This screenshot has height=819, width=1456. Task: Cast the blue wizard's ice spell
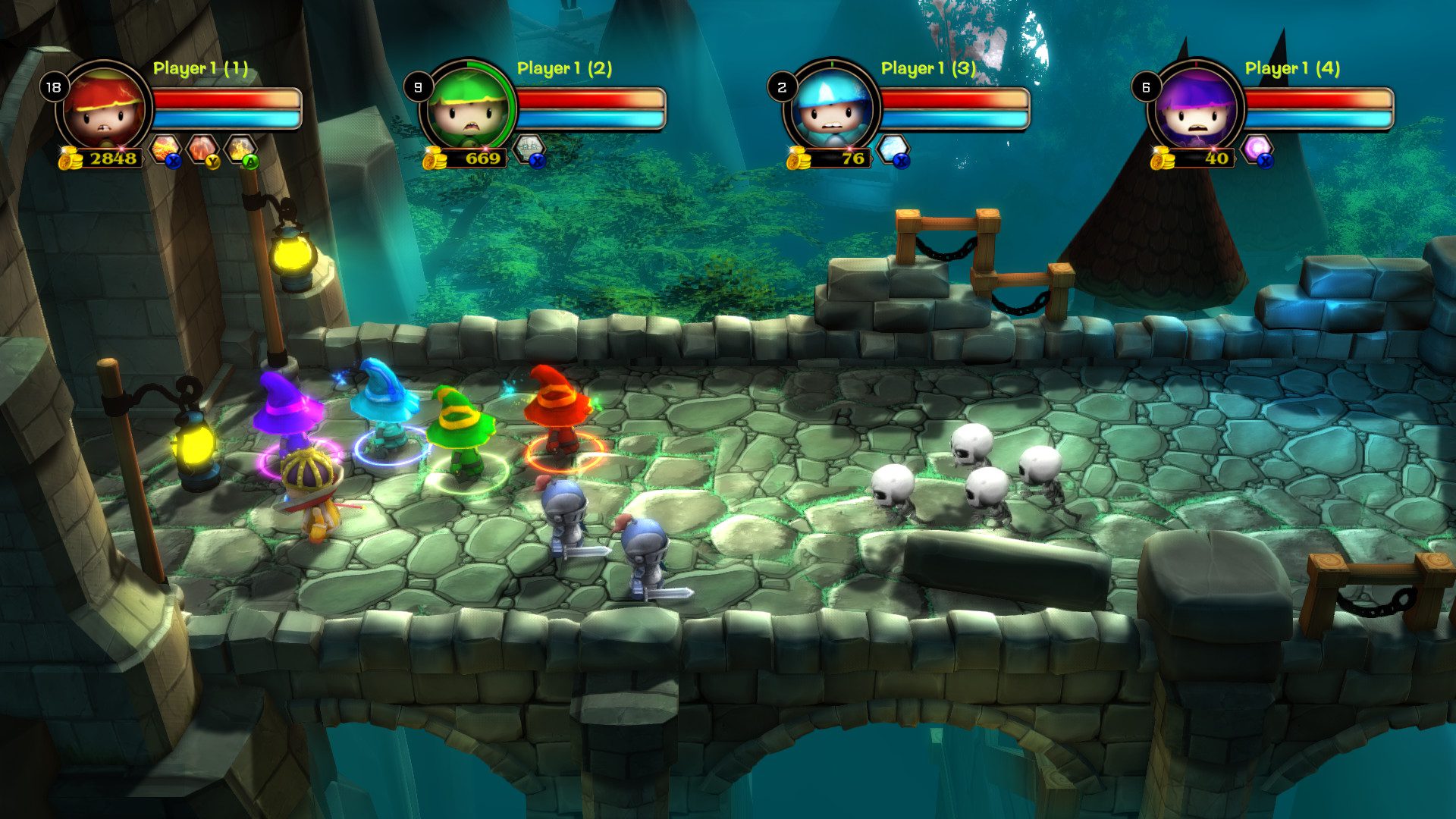coord(893,149)
